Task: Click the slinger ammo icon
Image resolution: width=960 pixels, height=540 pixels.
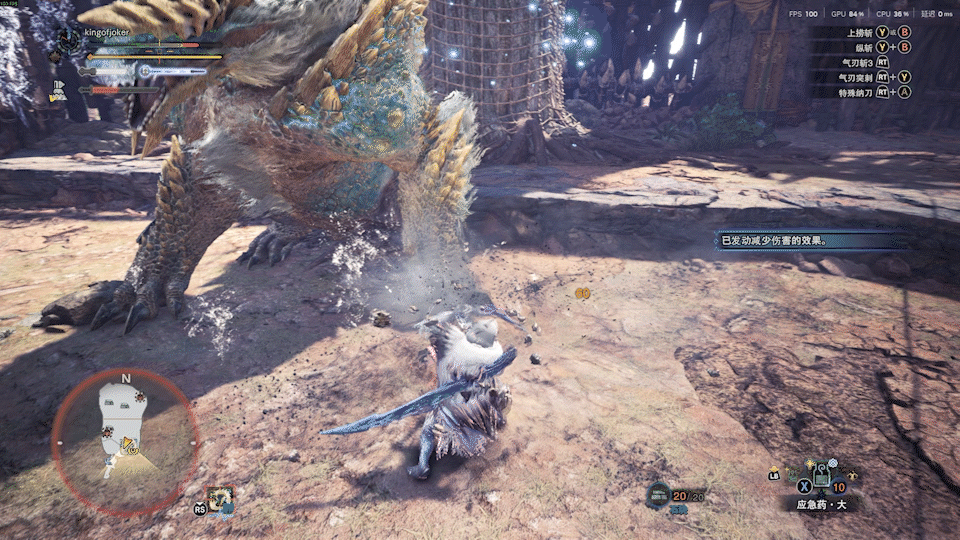Action: (657, 492)
